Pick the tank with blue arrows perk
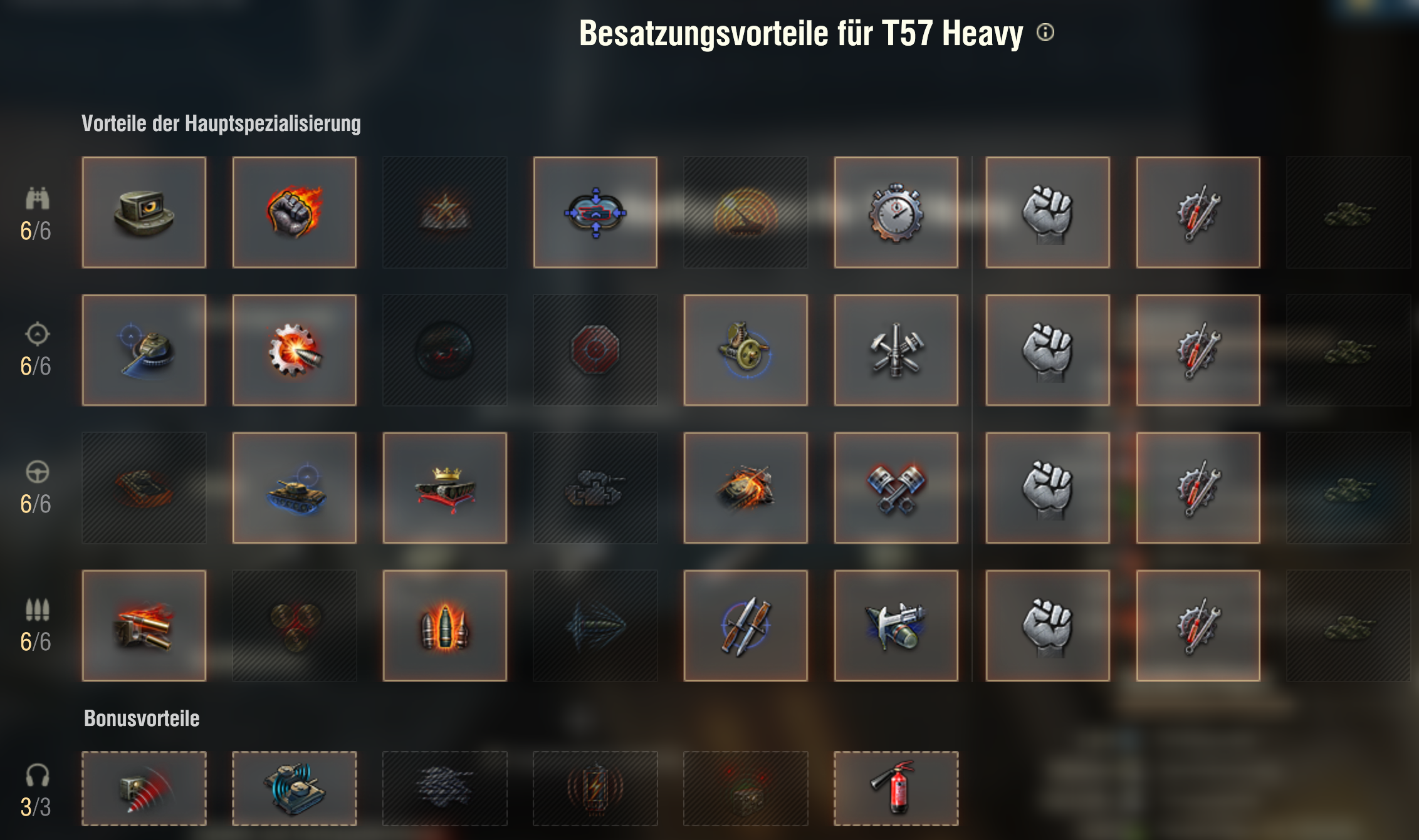Viewport: 1419px width, 840px height. pyautogui.click(x=595, y=212)
